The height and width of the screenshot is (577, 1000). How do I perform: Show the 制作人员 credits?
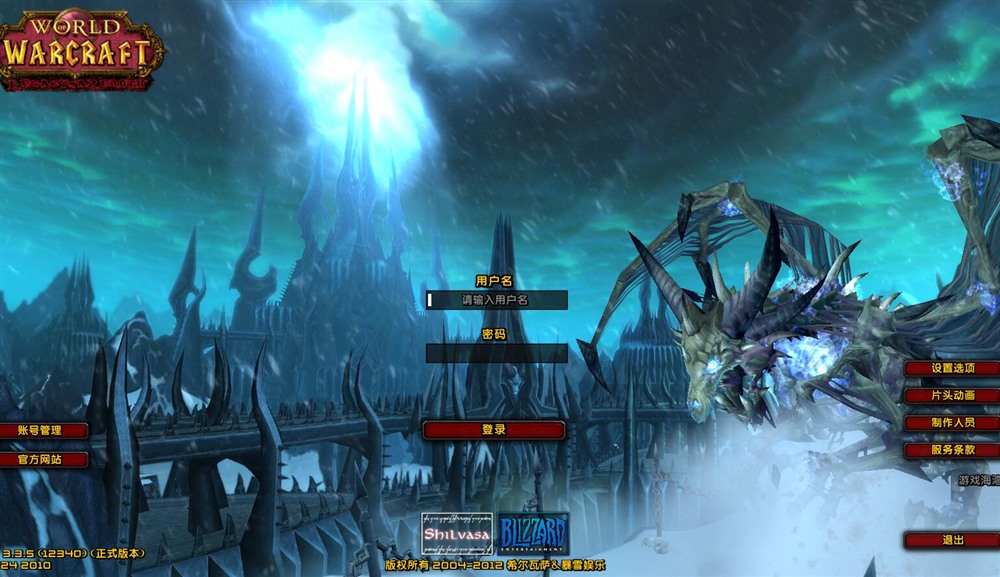952,423
